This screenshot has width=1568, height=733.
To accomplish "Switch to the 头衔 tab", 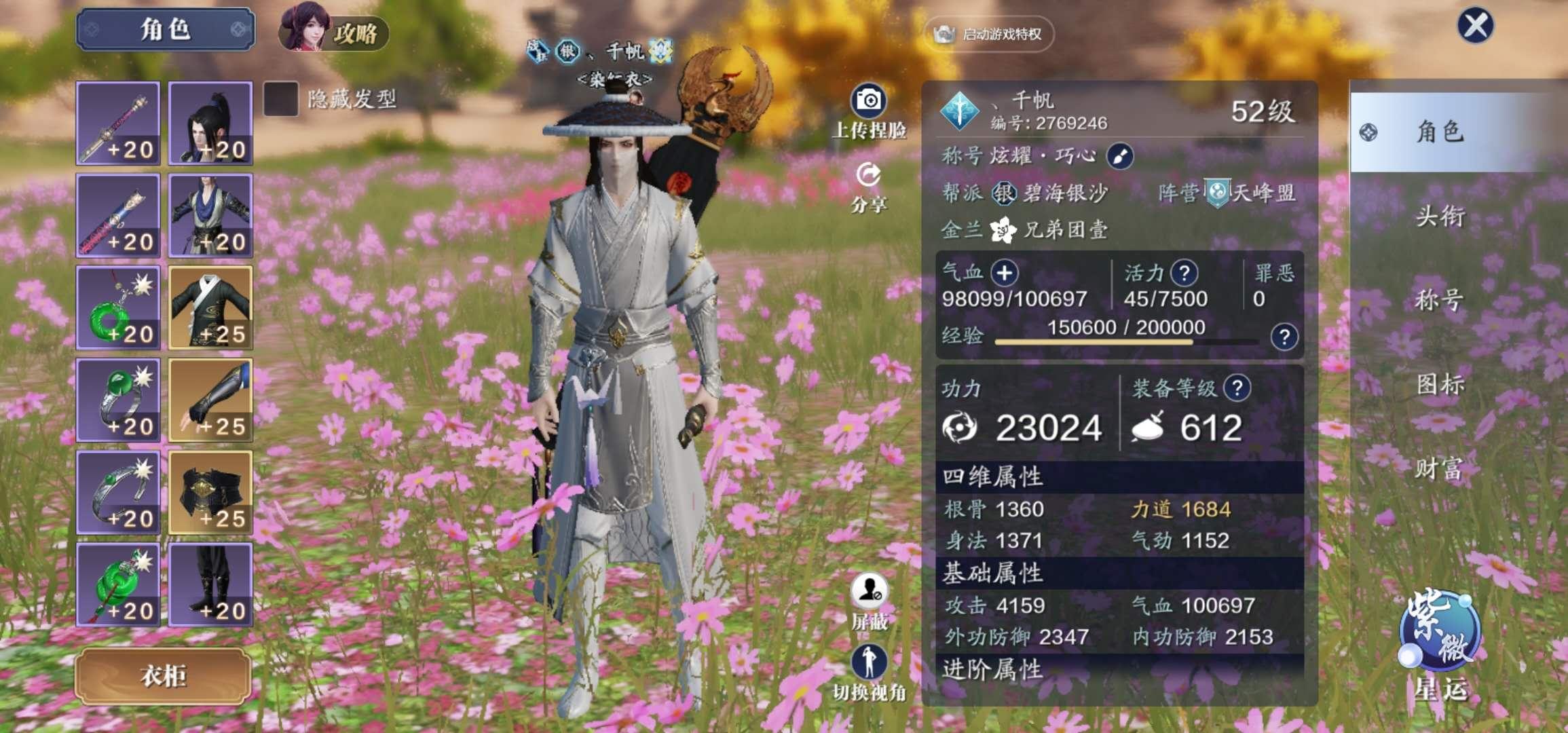I will click(1439, 217).
